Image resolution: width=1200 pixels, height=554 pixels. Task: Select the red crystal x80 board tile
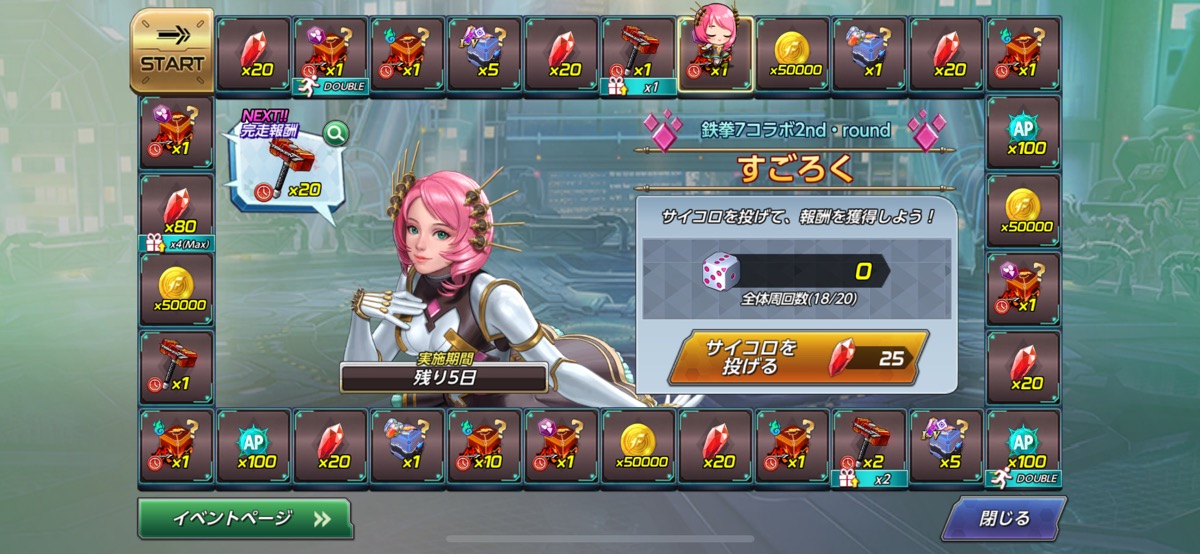pos(176,211)
